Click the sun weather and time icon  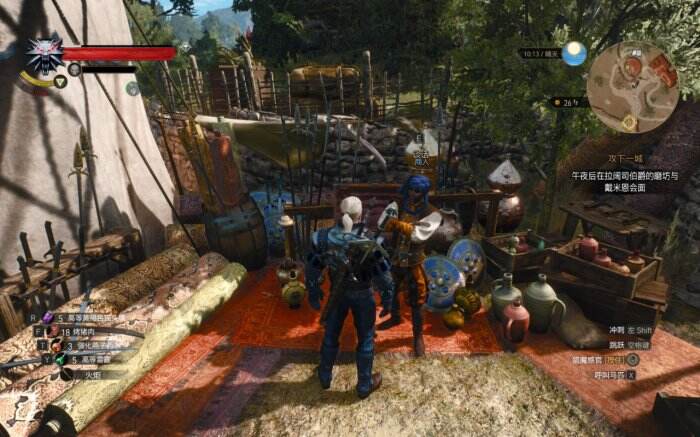point(574,53)
